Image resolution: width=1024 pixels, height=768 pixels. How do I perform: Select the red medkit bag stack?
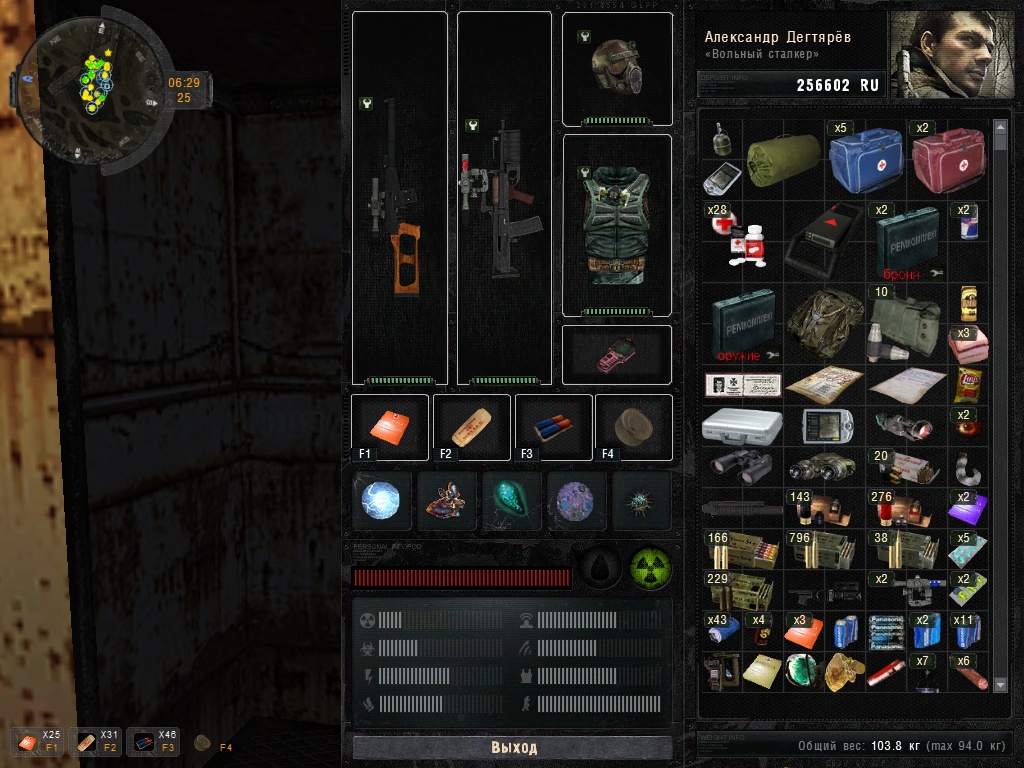pyautogui.click(x=948, y=160)
